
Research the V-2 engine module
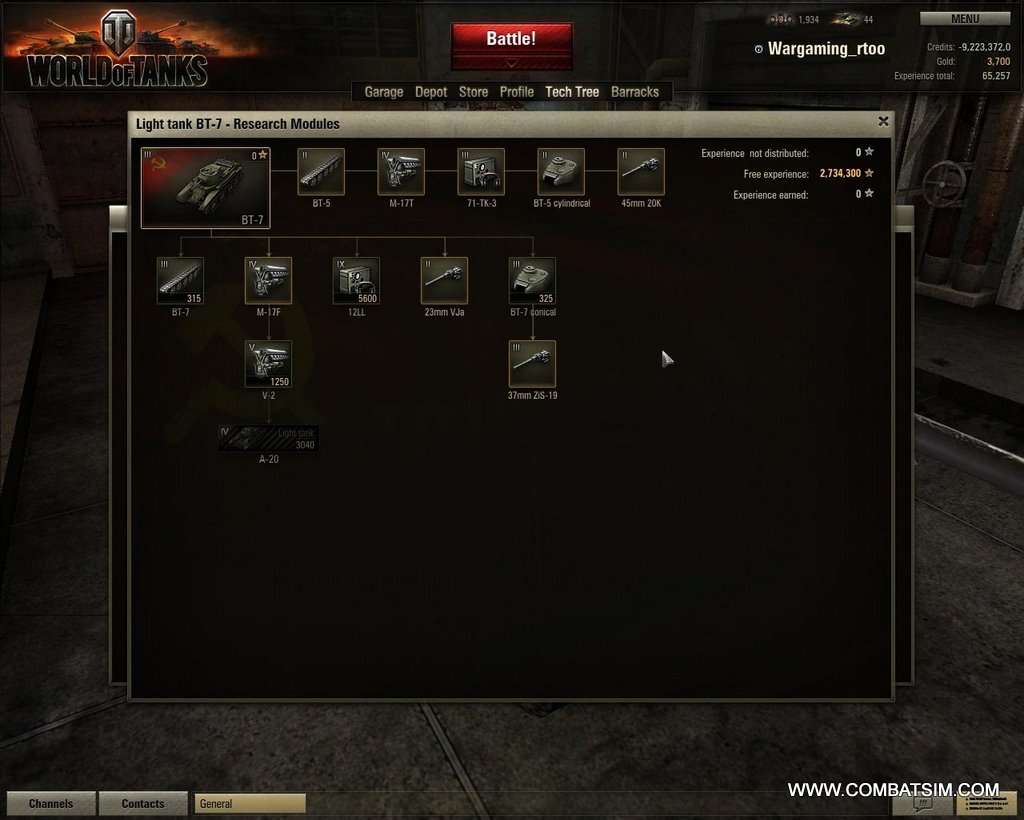(x=268, y=364)
